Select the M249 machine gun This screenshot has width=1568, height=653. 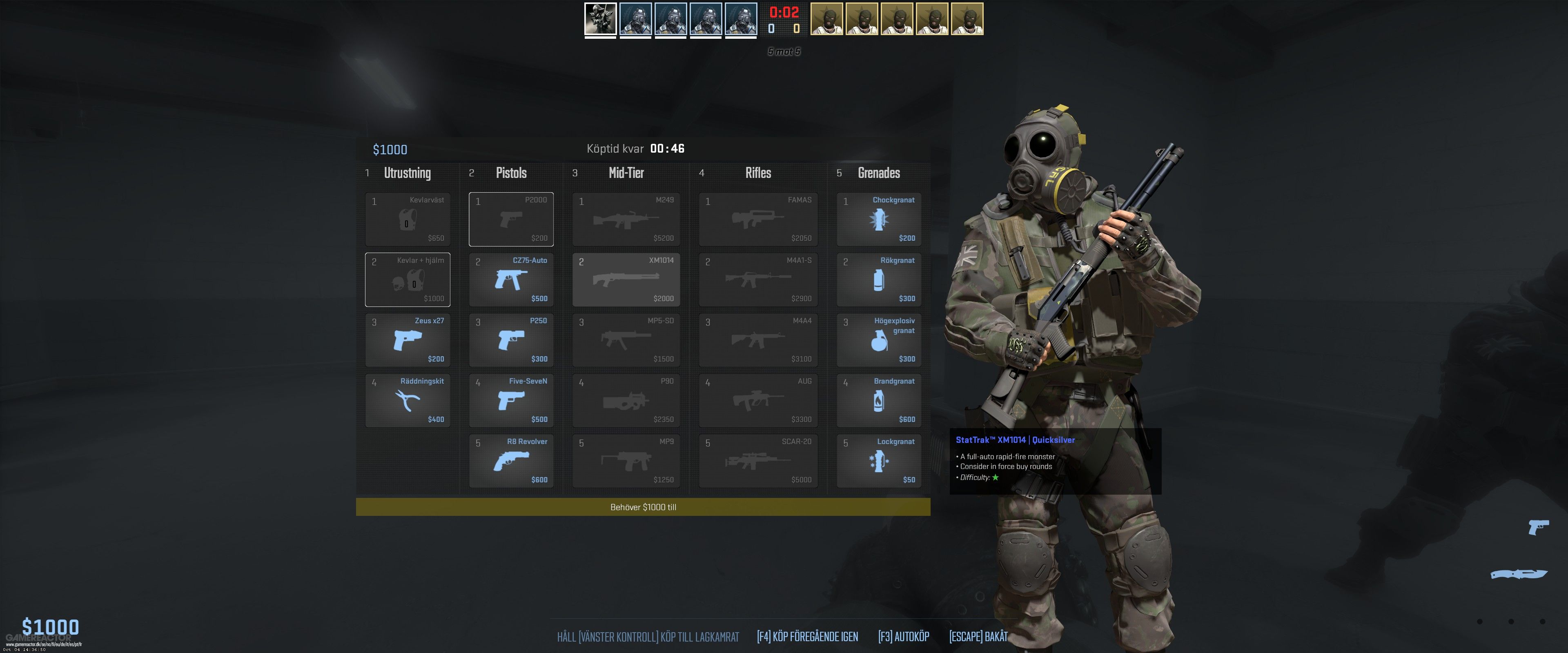point(626,219)
